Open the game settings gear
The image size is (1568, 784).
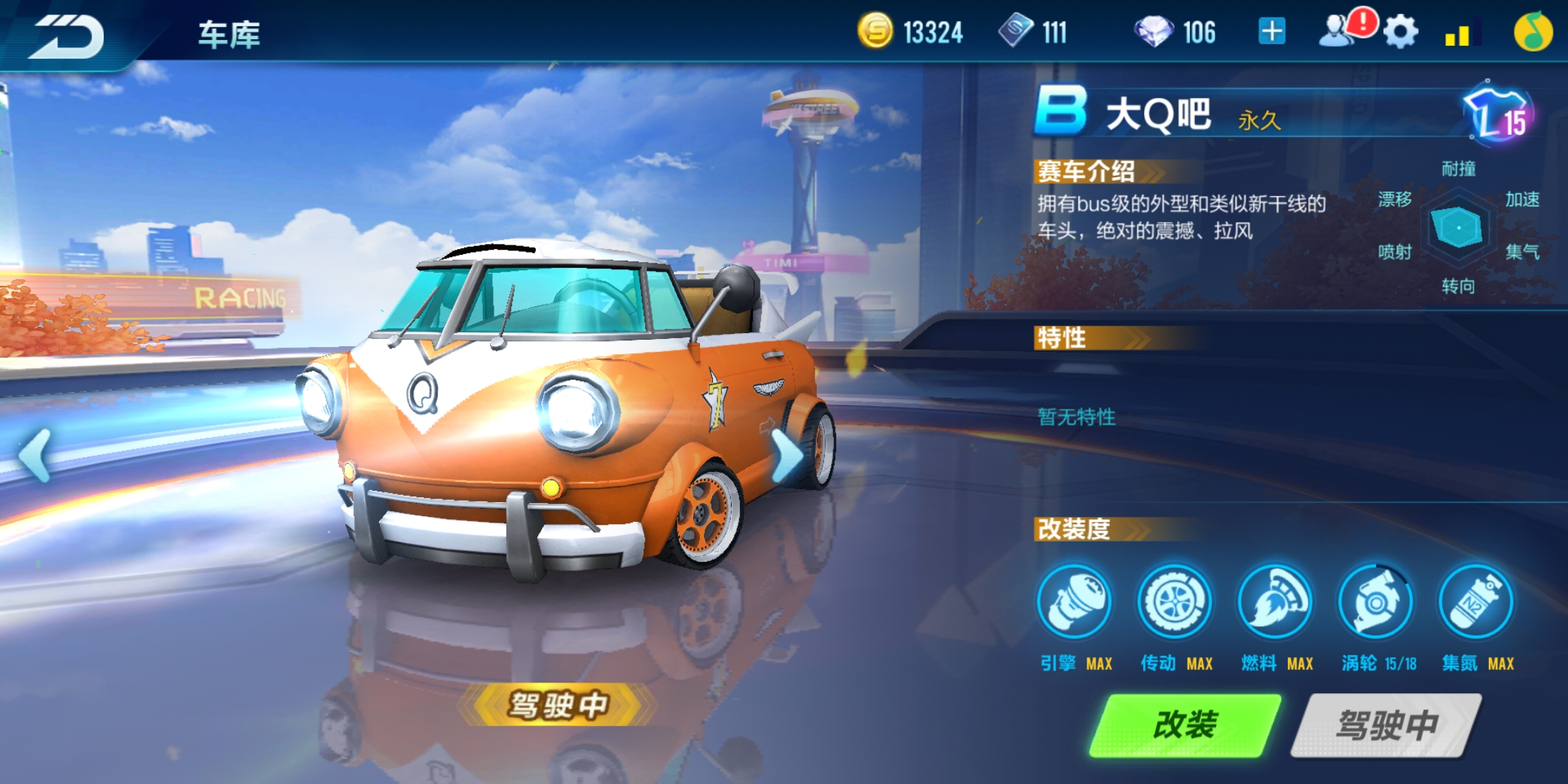point(1402,30)
